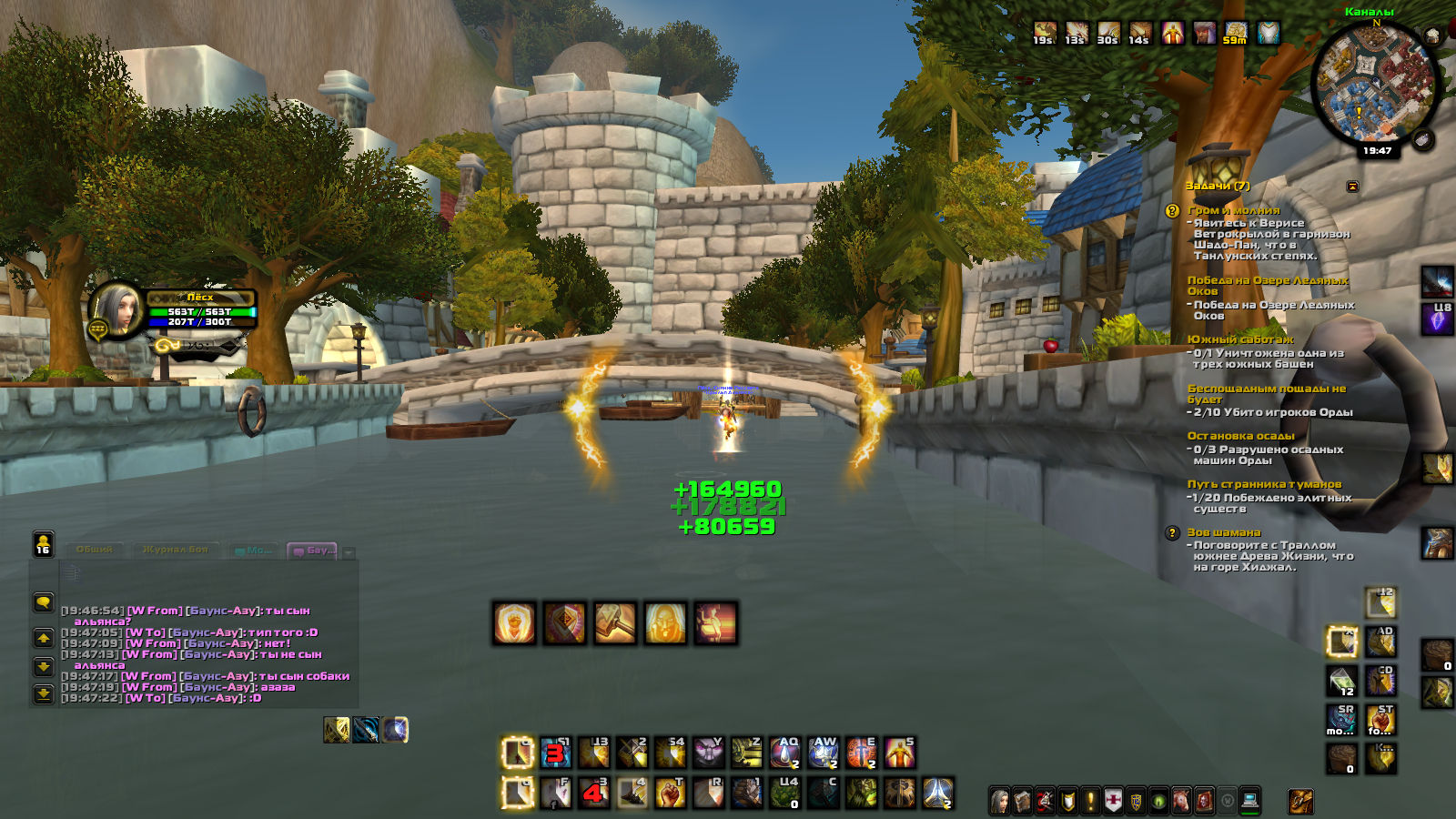Use the green potion vial with 12
The height and width of the screenshot is (819, 1456).
point(1341,681)
